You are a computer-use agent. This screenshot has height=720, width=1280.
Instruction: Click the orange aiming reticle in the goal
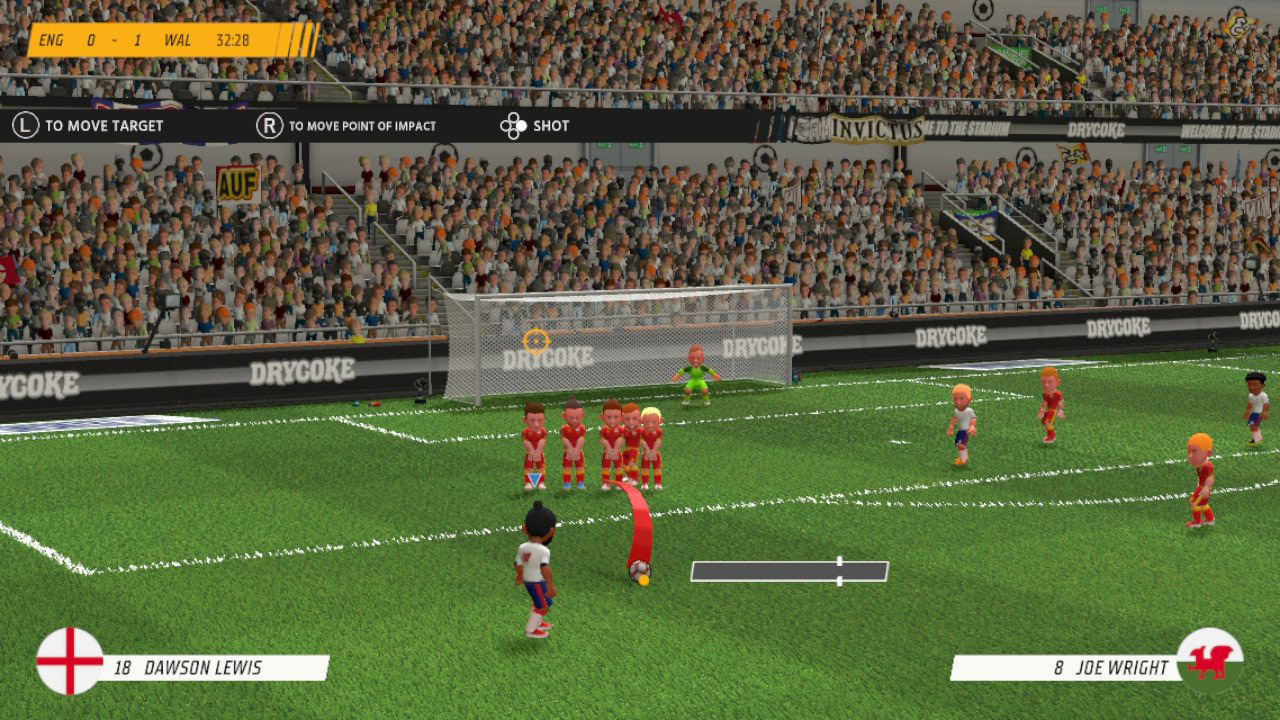tap(536, 341)
